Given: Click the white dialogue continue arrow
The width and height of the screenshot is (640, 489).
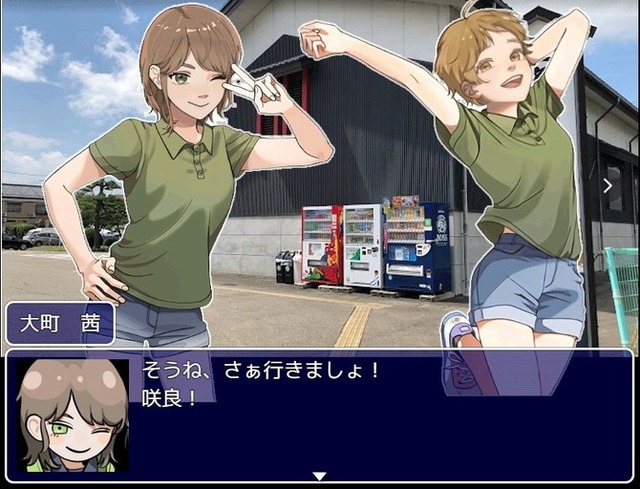Looking at the screenshot, I should click(x=319, y=476).
